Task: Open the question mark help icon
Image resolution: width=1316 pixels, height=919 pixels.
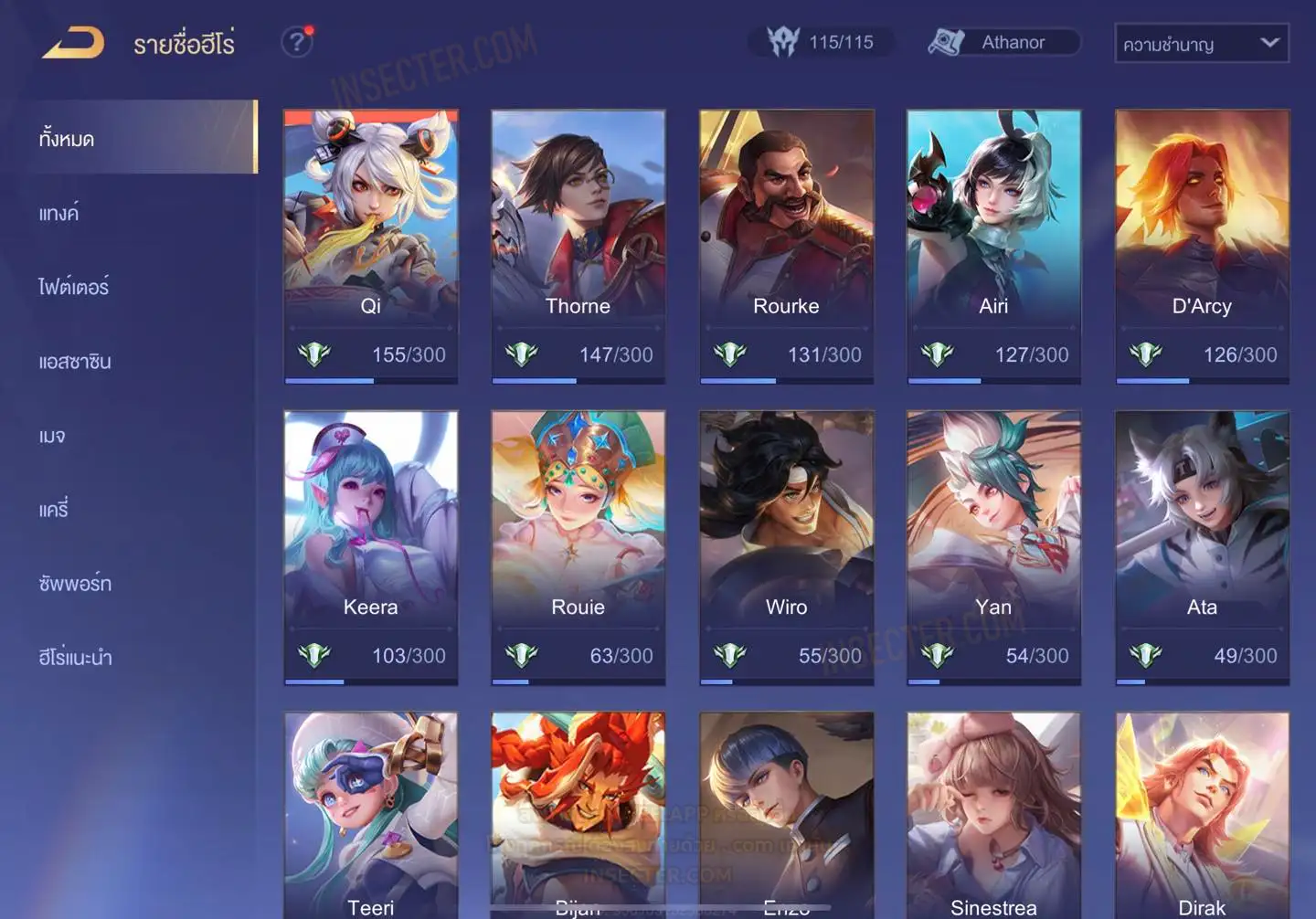Action: (x=297, y=42)
